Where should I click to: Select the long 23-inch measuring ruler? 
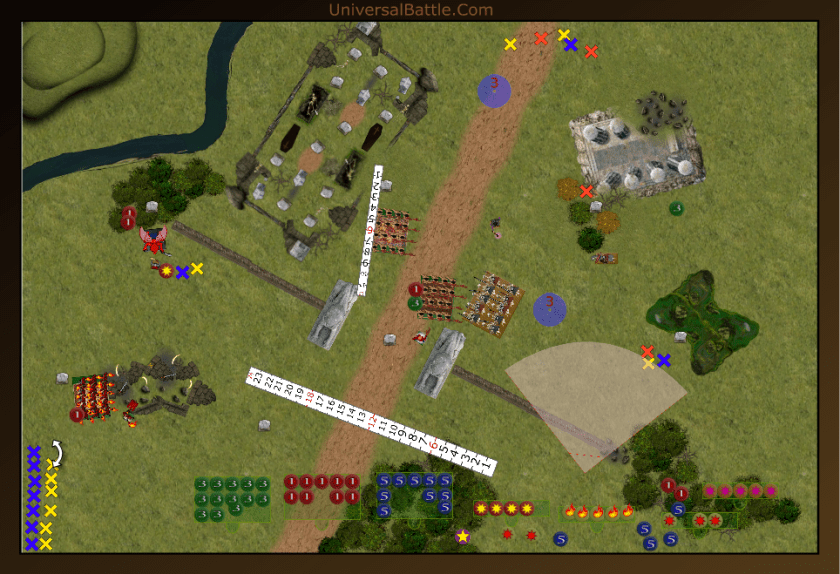[x=370, y=420]
